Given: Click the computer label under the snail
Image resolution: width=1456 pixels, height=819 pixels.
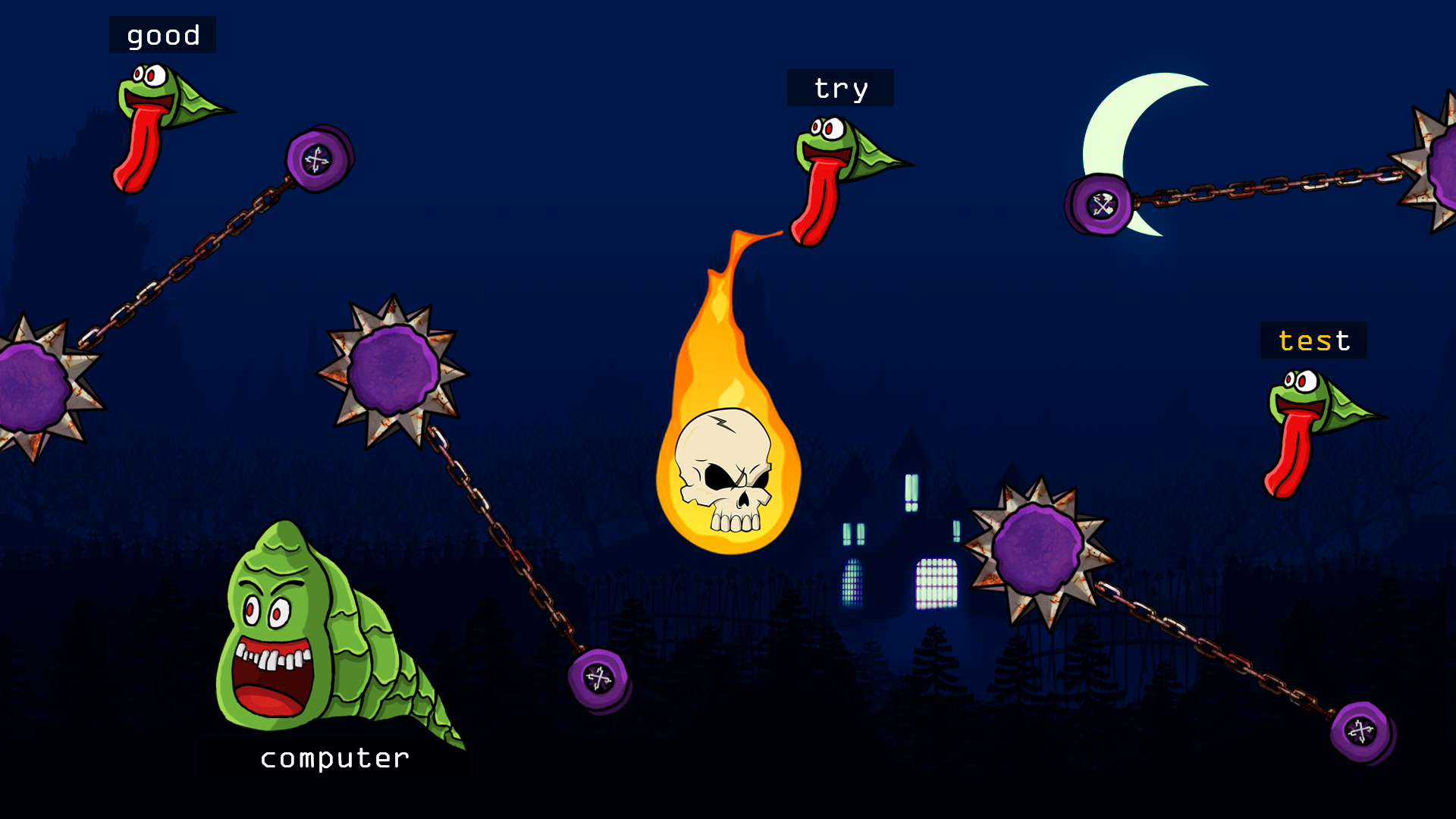Looking at the screenshot, I should tap(334, 757).
